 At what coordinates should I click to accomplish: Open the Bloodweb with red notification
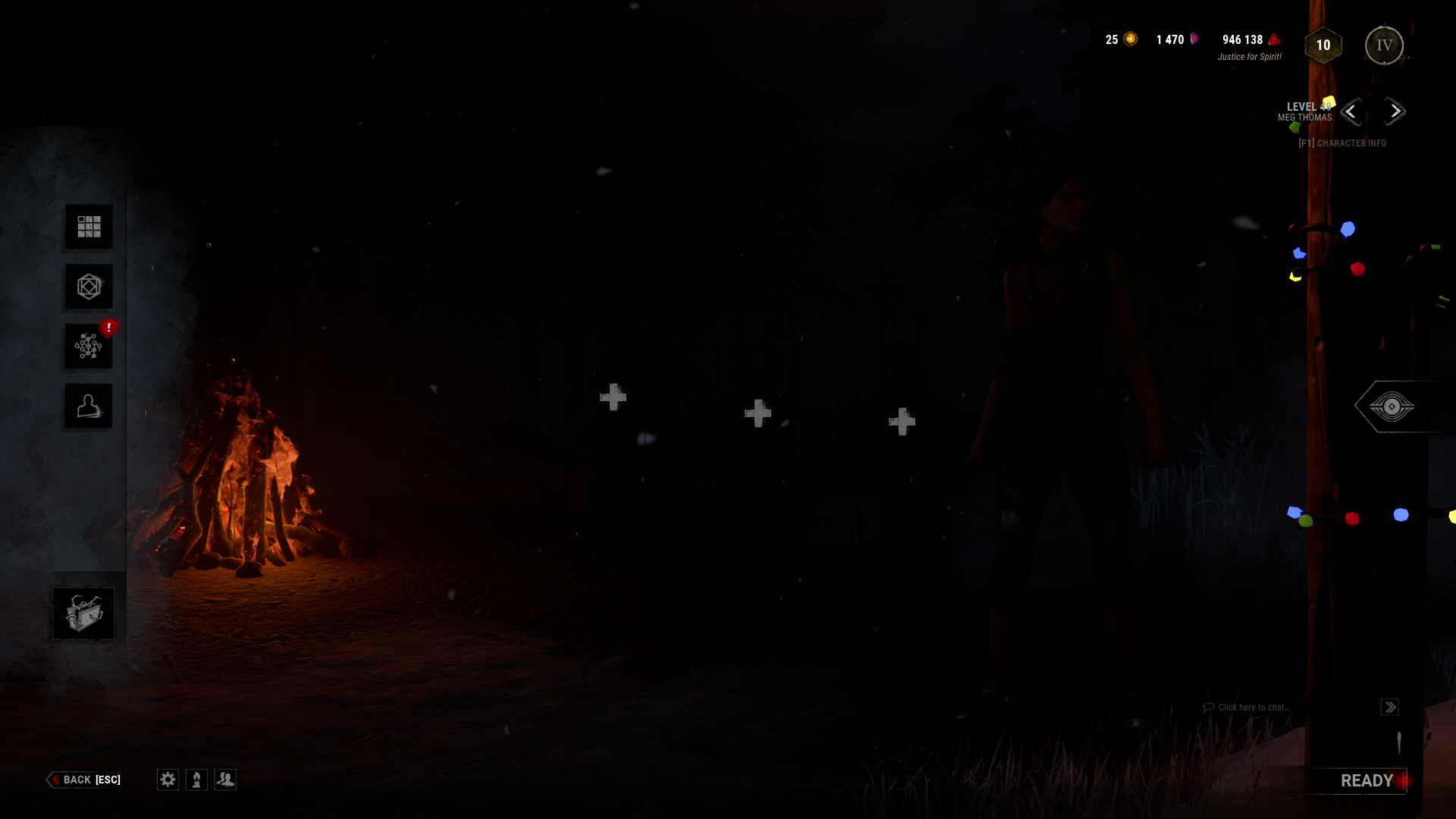[88, 346]
